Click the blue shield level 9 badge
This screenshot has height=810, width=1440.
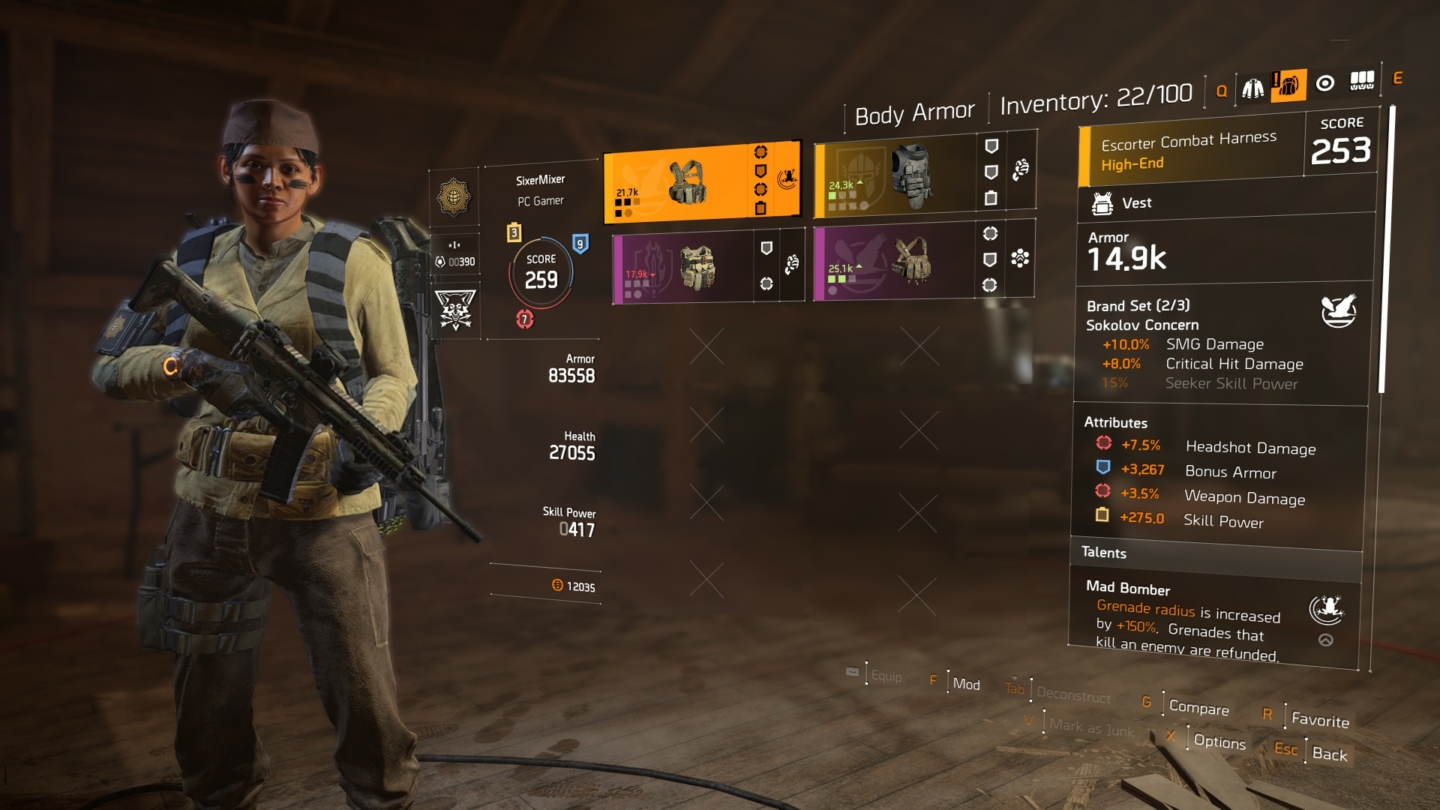(x=581, y=245)
